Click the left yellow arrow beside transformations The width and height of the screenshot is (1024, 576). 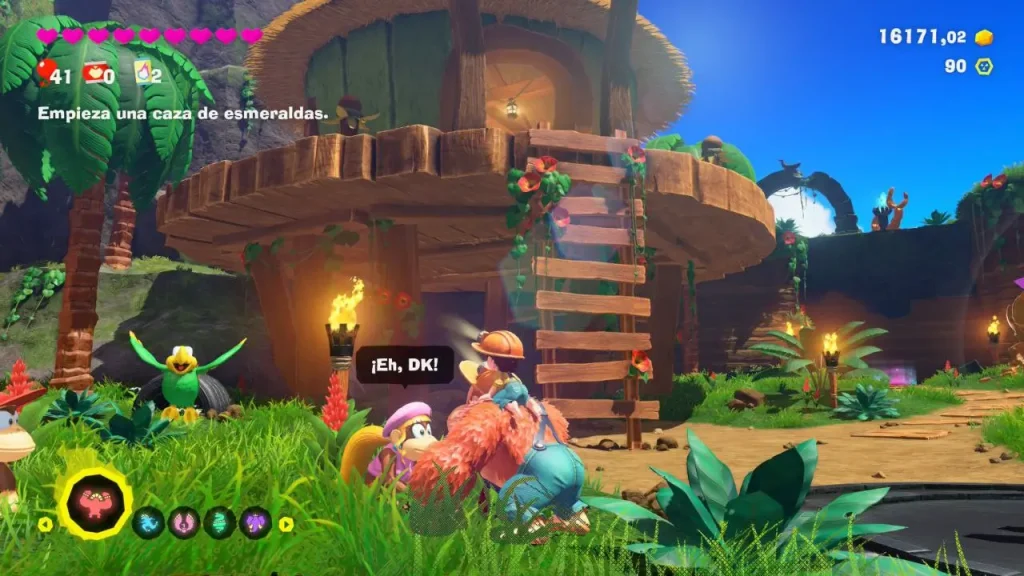[x=44, y=523]
